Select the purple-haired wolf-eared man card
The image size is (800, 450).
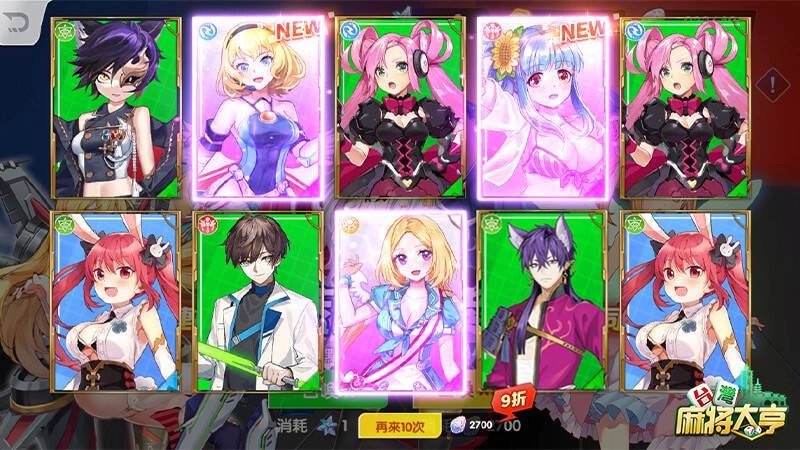pos(542,301)
